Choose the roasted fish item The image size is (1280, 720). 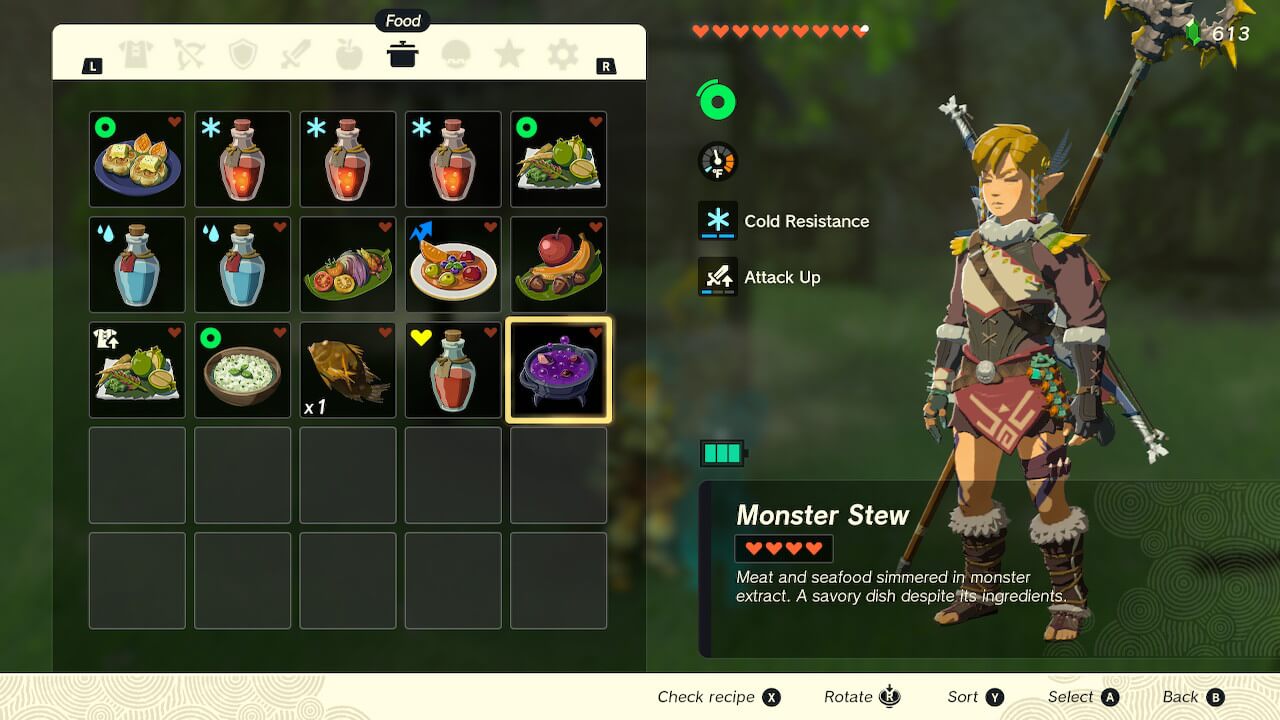click(x=348, y=370)
